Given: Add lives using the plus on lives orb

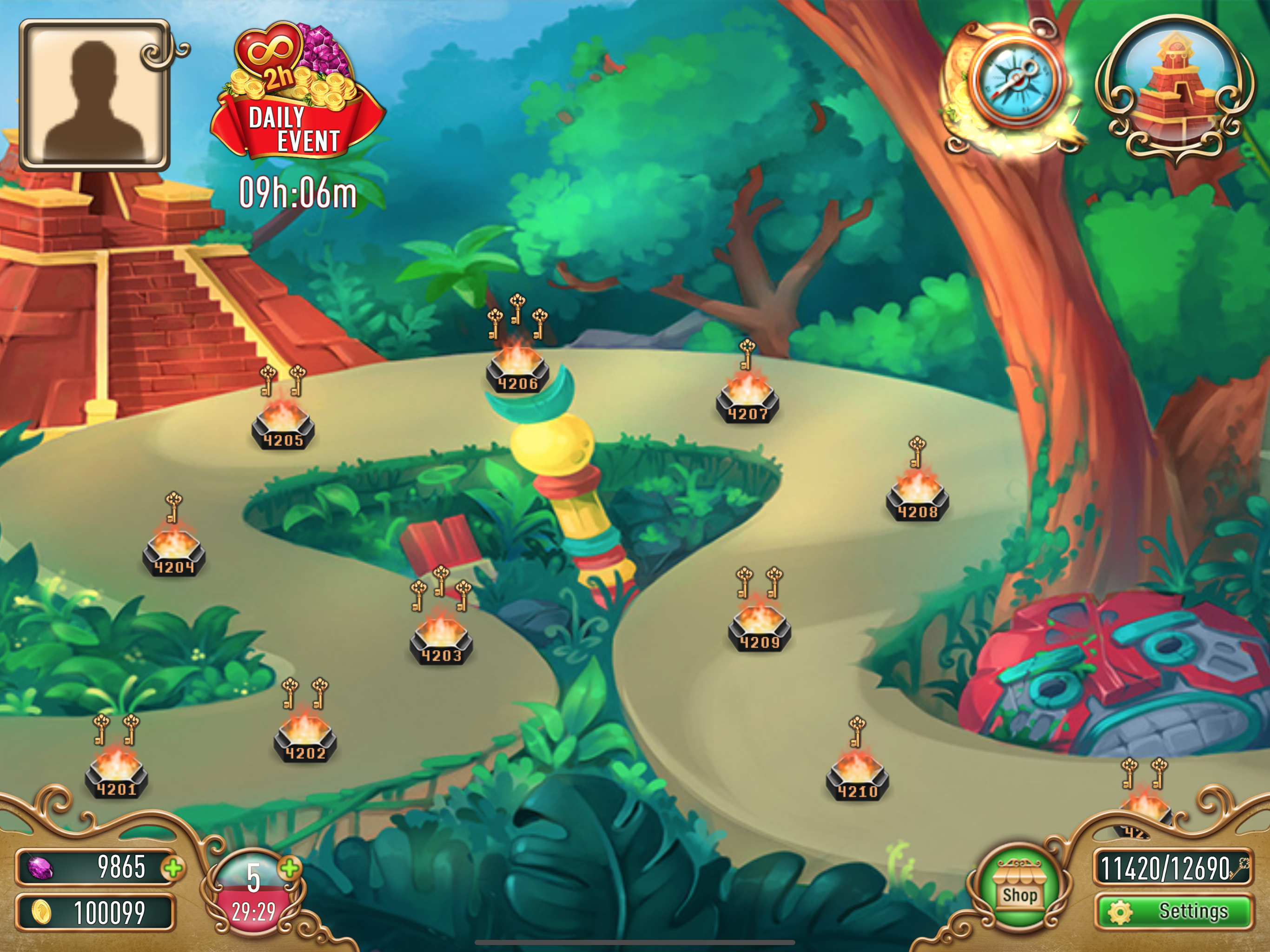Looking at the screenshot, I should click(x=291, y=868).
